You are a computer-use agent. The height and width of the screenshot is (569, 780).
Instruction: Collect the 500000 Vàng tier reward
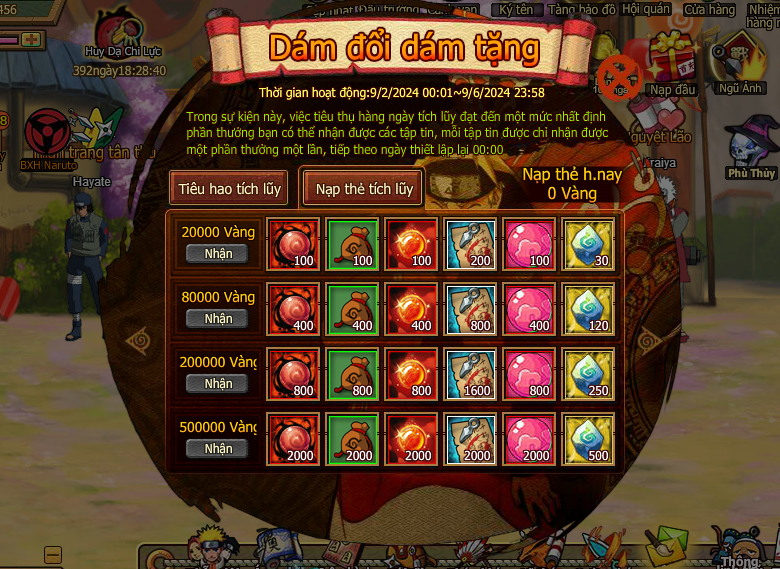click(218, 449)
